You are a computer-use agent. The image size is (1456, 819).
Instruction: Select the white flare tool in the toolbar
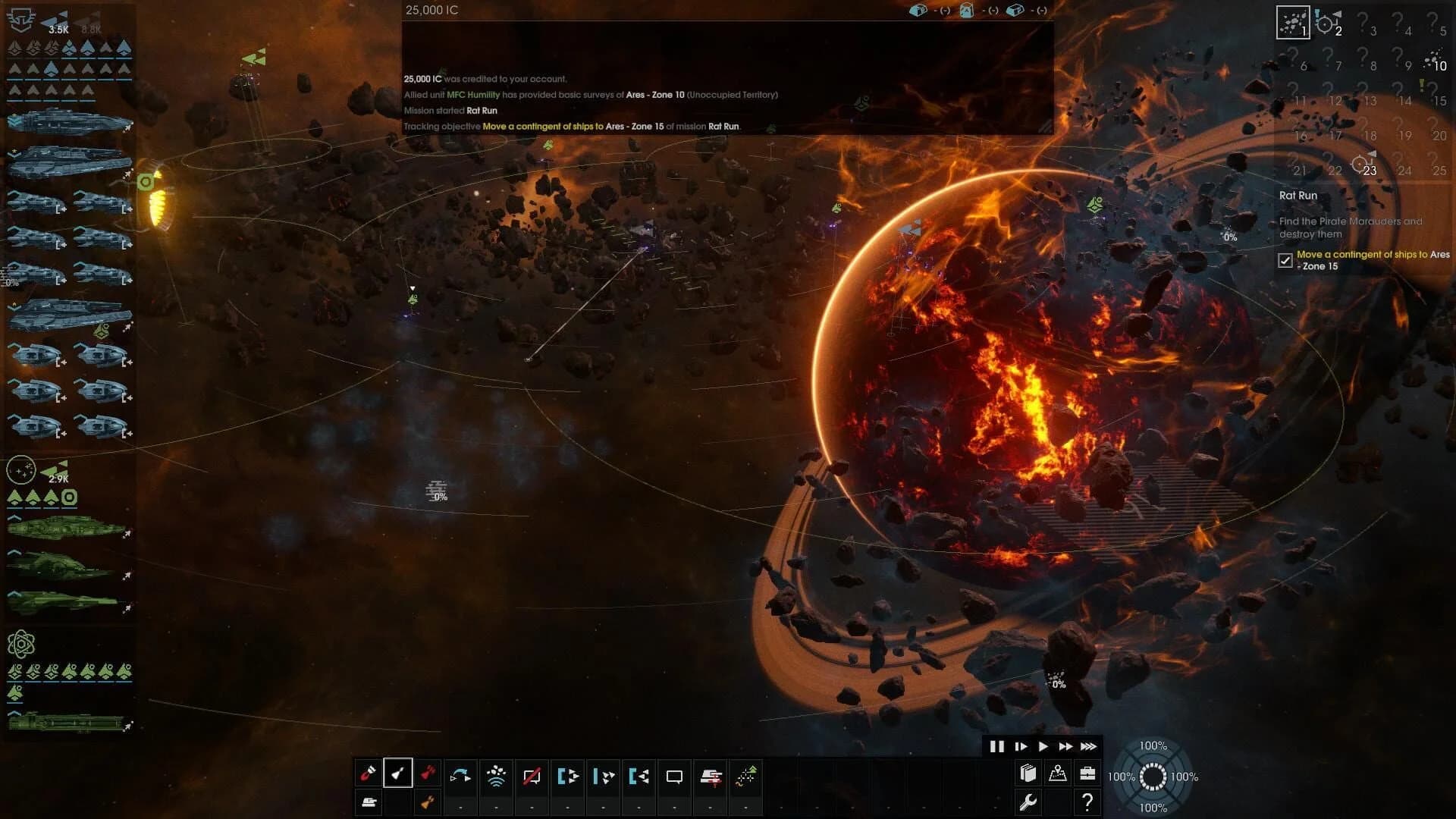(x=398, y=775)
